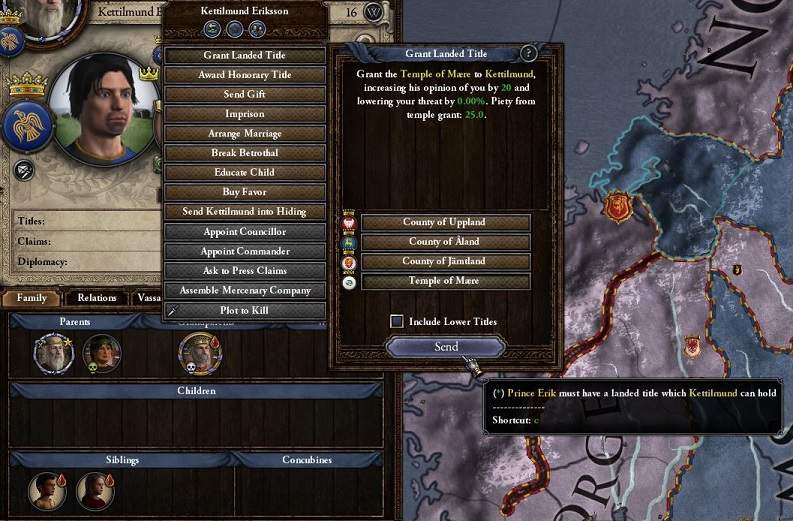This screenshot has height=521, width=793.
Task: Open help for Grant Landed Title
Action: (529, 54)
